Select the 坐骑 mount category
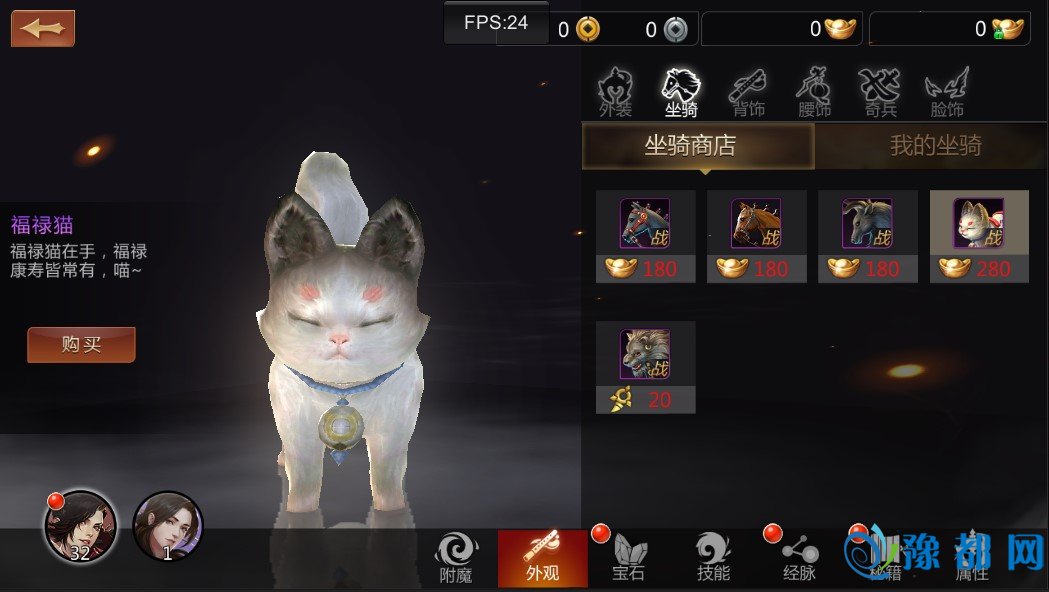This screenshot has width=1049, height=592. [x=681, y=93]
